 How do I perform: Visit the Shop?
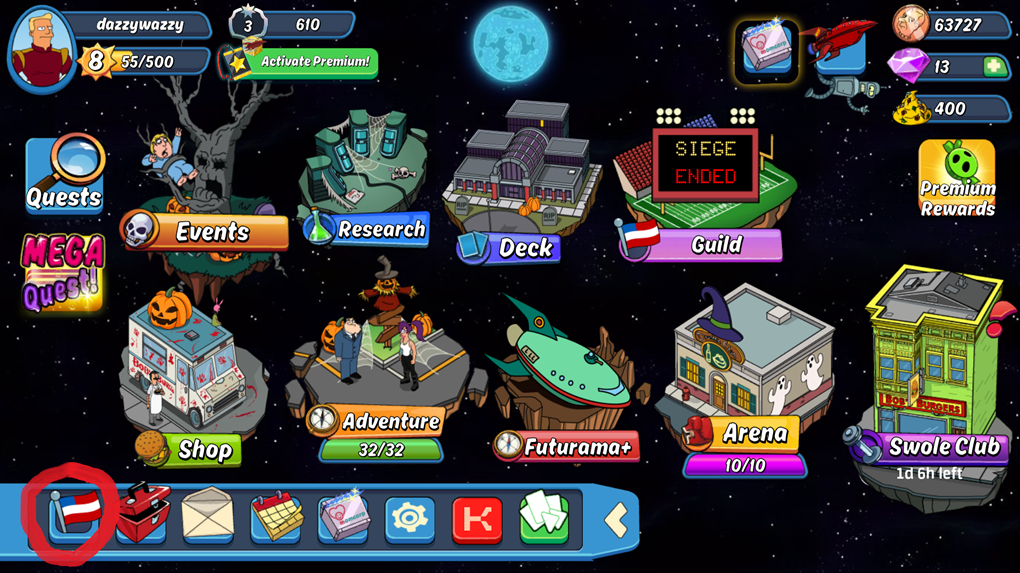pos(190,449)
